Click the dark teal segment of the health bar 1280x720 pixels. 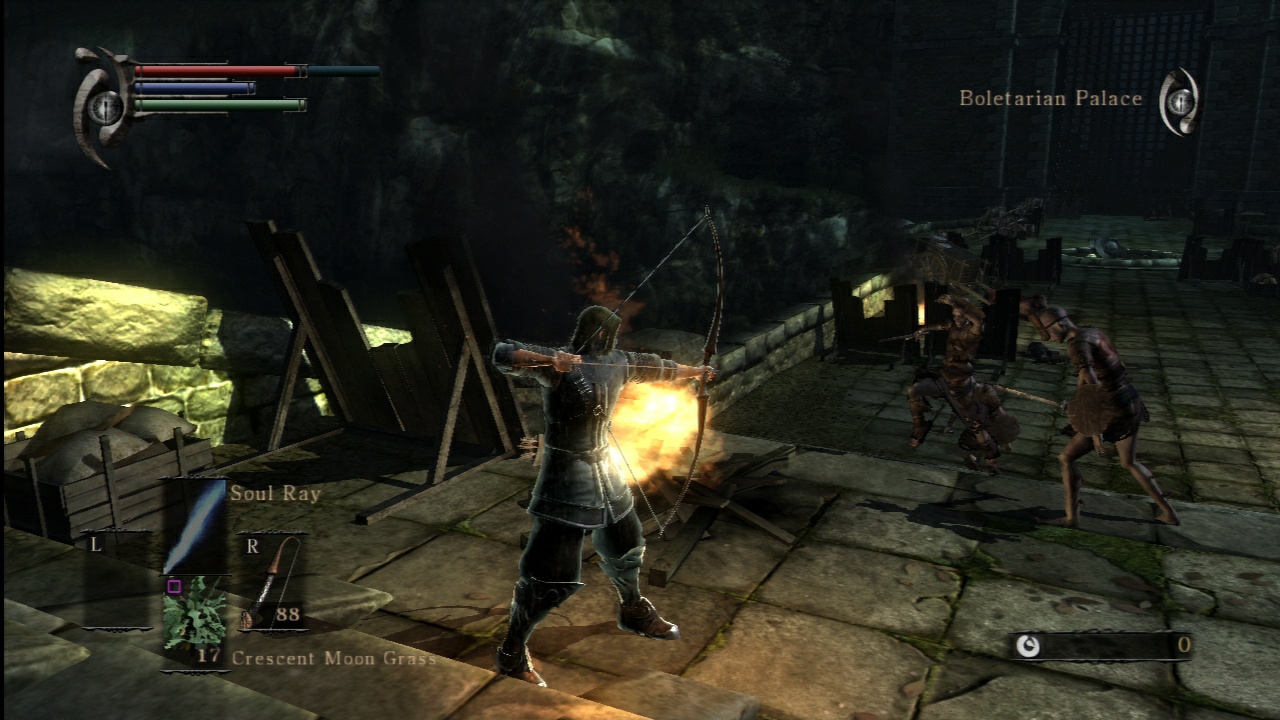345,71
